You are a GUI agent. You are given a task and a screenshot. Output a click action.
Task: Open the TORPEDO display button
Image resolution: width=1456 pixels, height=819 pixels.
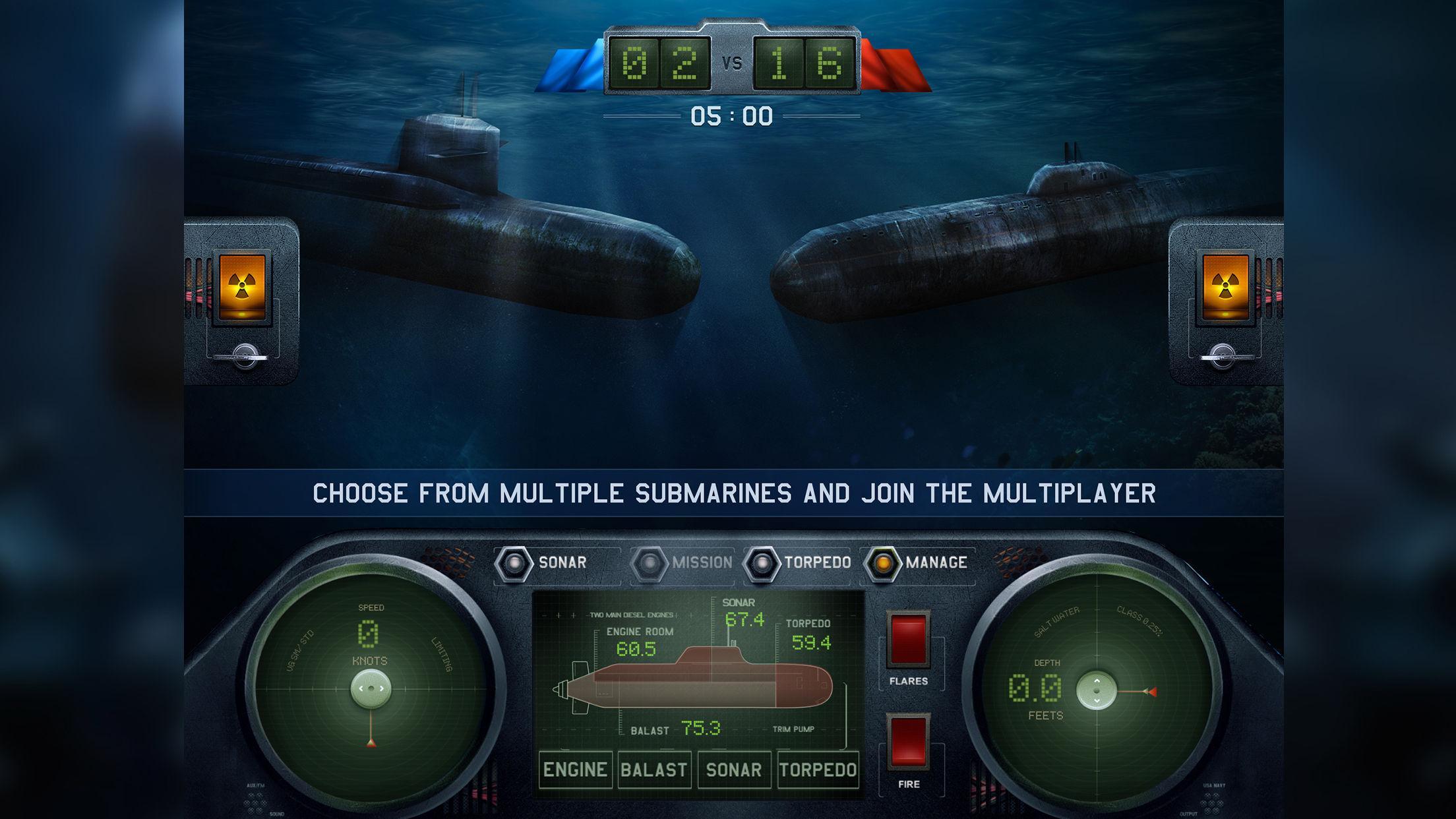818,769
